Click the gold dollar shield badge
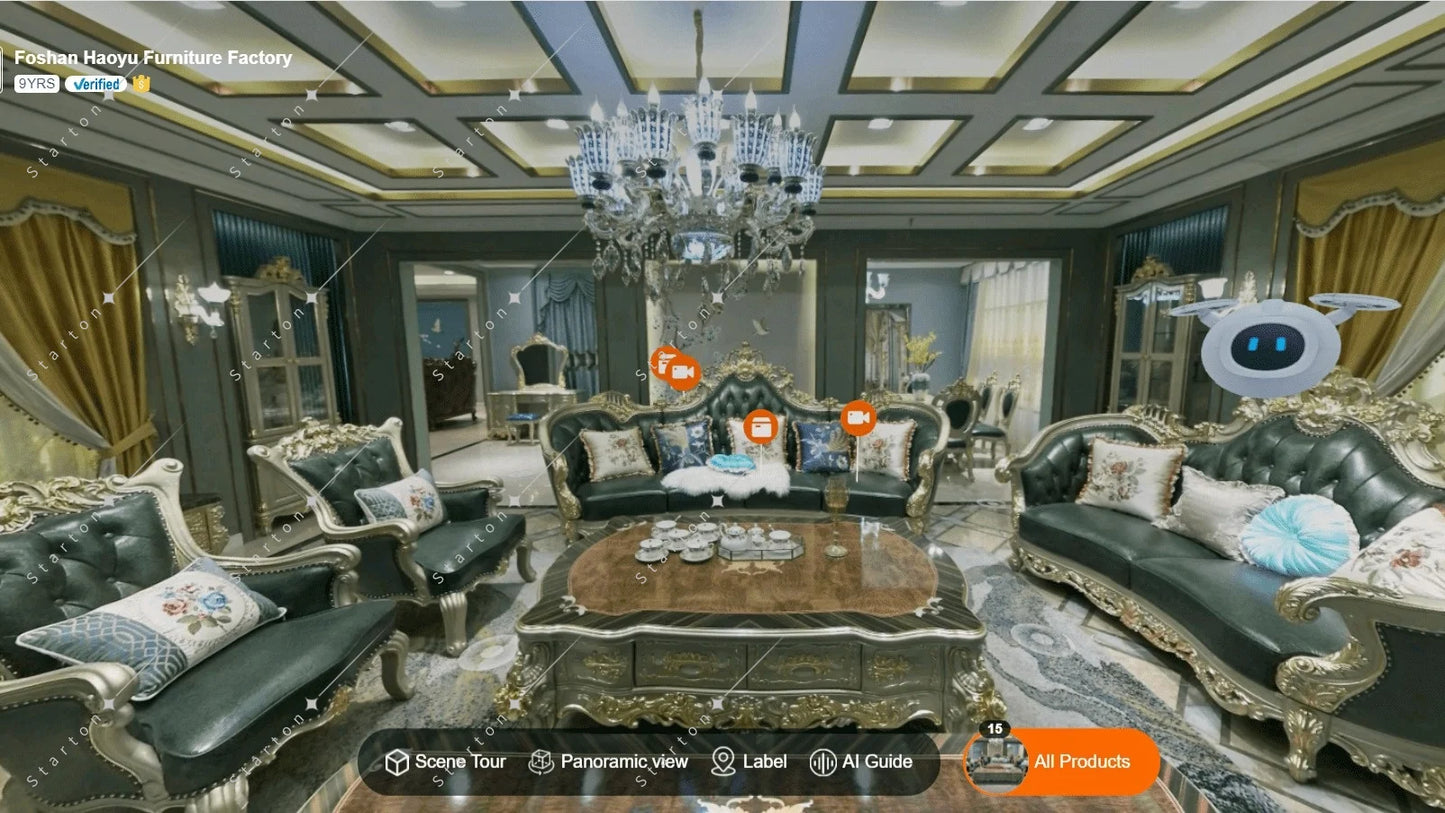 click(x=141, y=84)
